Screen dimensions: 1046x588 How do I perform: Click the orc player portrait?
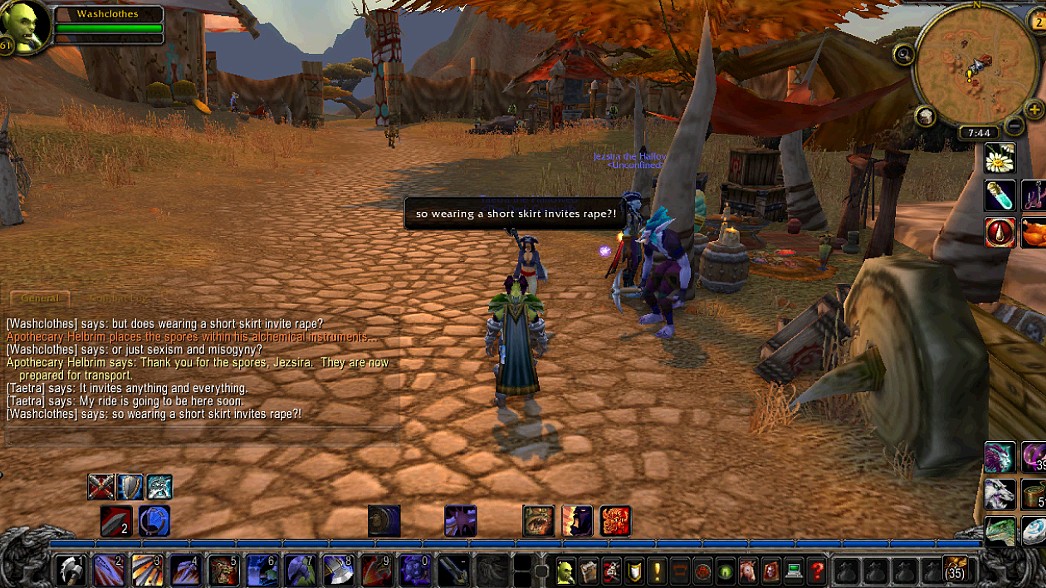point(24,27)
